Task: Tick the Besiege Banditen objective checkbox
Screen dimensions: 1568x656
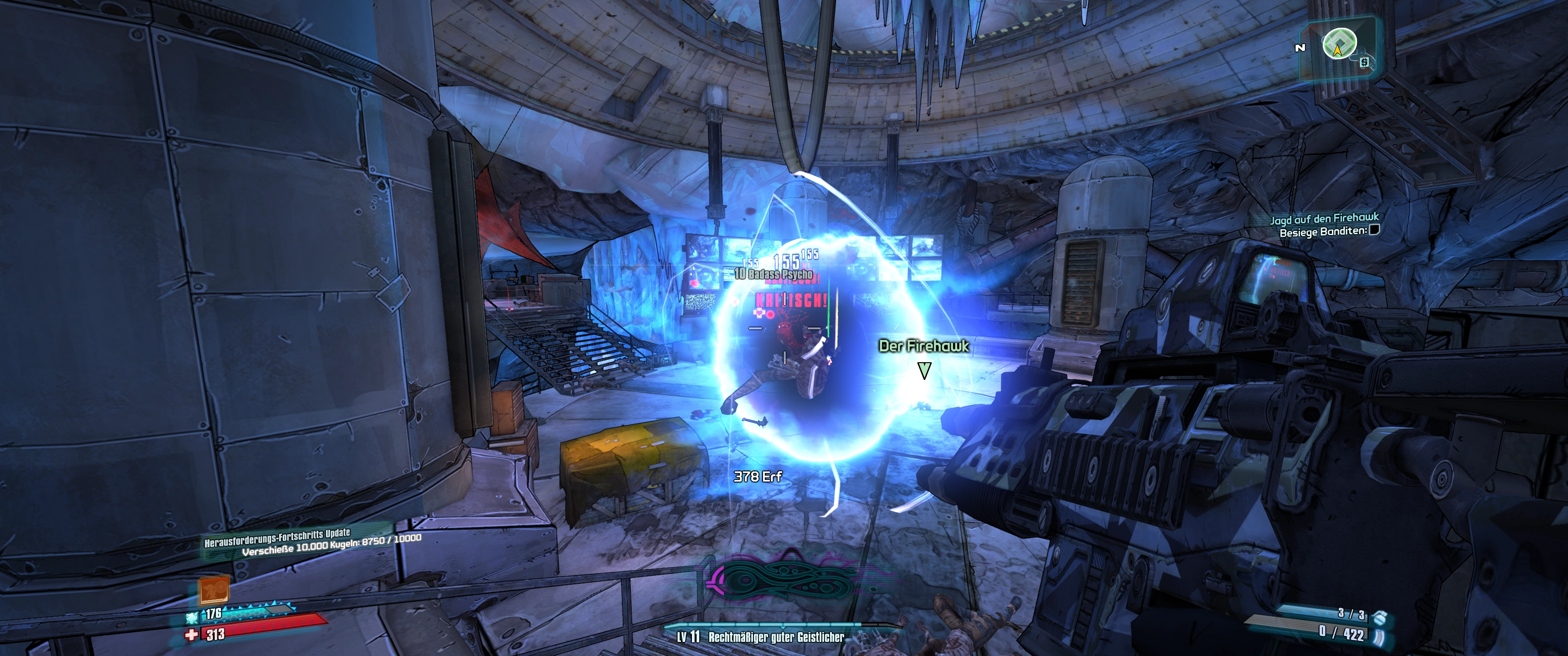Action: click(x=1374, y=230)
